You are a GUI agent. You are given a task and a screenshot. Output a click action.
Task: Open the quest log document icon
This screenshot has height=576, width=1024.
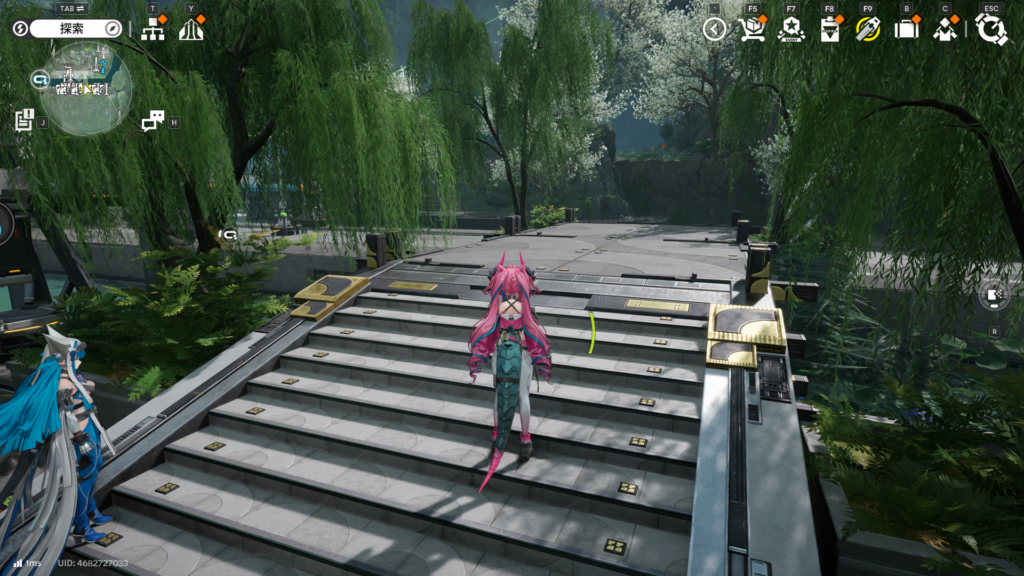[25, 120]
